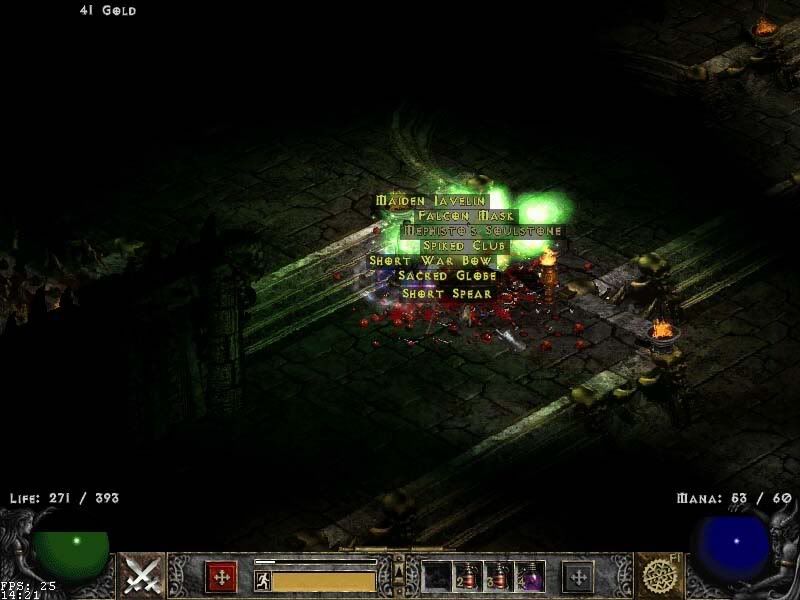Pick up the Falcon Mask item label

coord(466,216)
